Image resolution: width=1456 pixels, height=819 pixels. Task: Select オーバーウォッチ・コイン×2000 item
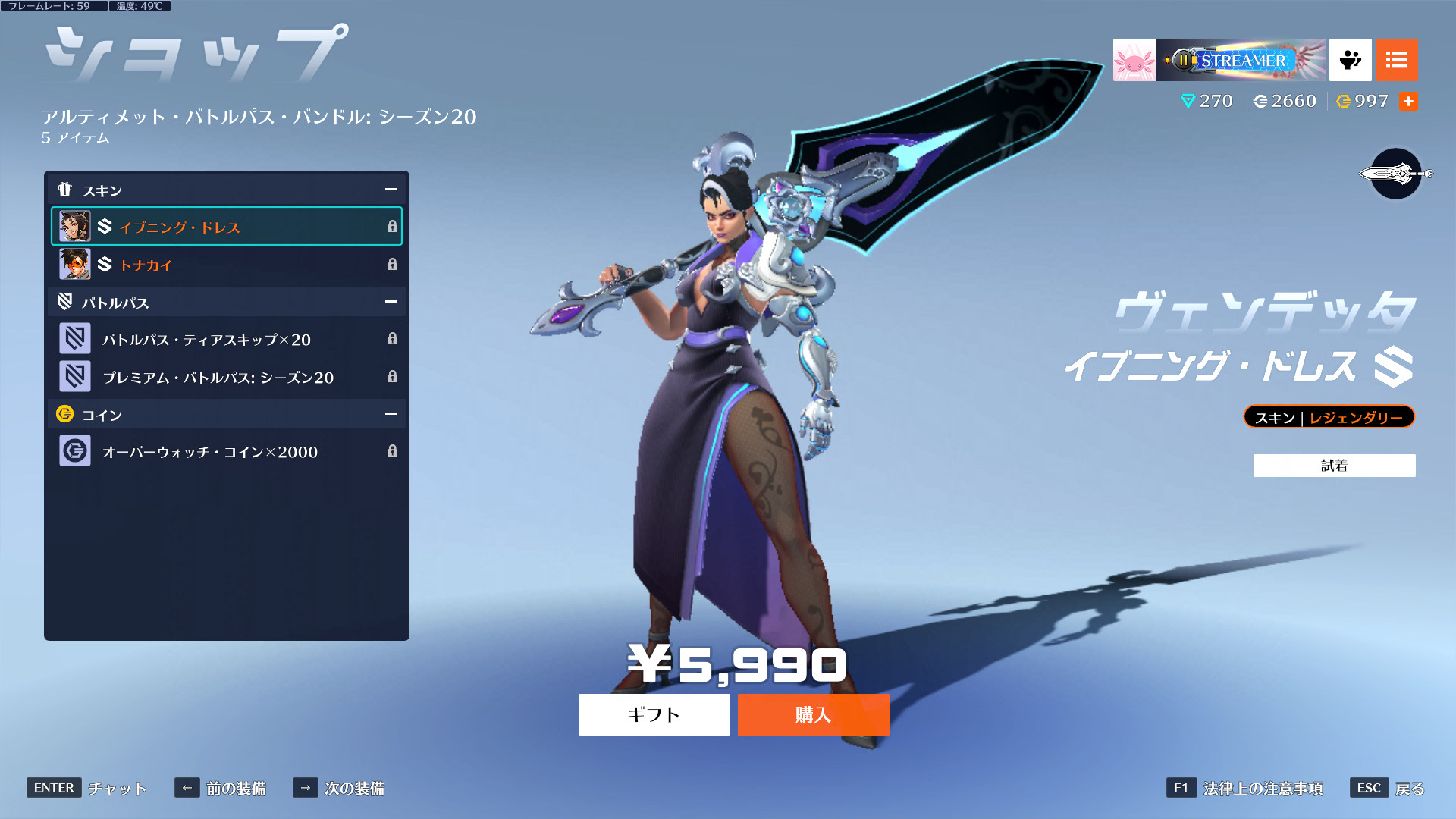click(226, 451)
